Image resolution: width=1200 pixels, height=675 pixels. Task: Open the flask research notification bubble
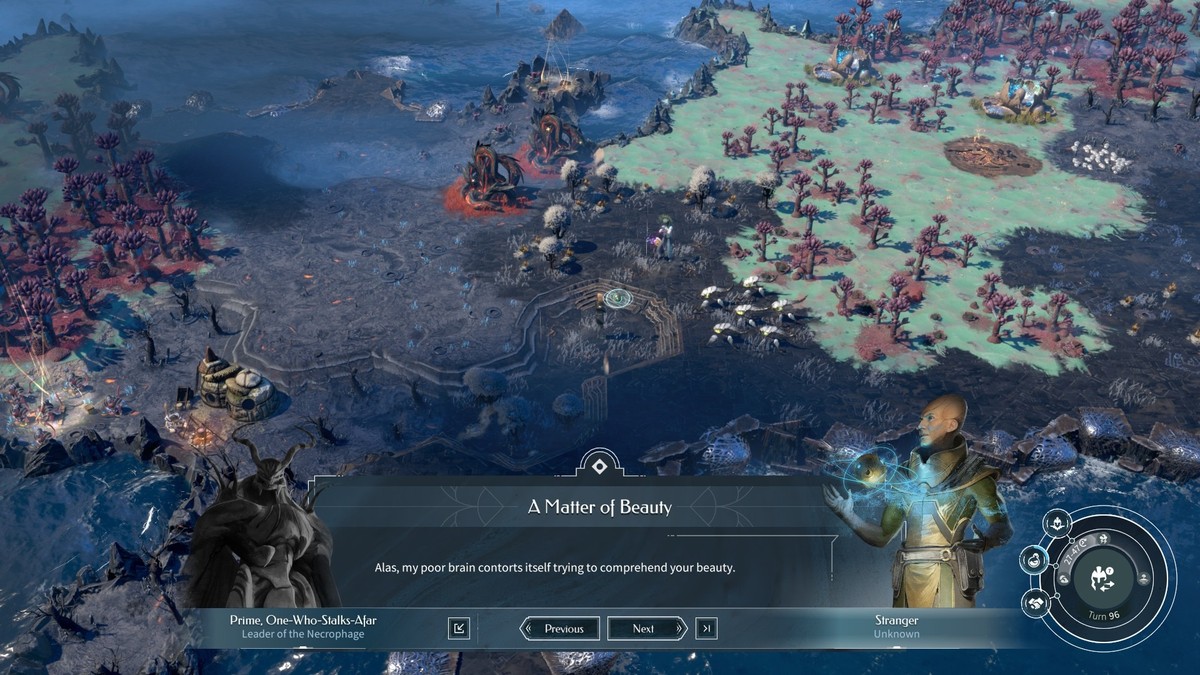pyautogui.click(x=1033, y=561)
